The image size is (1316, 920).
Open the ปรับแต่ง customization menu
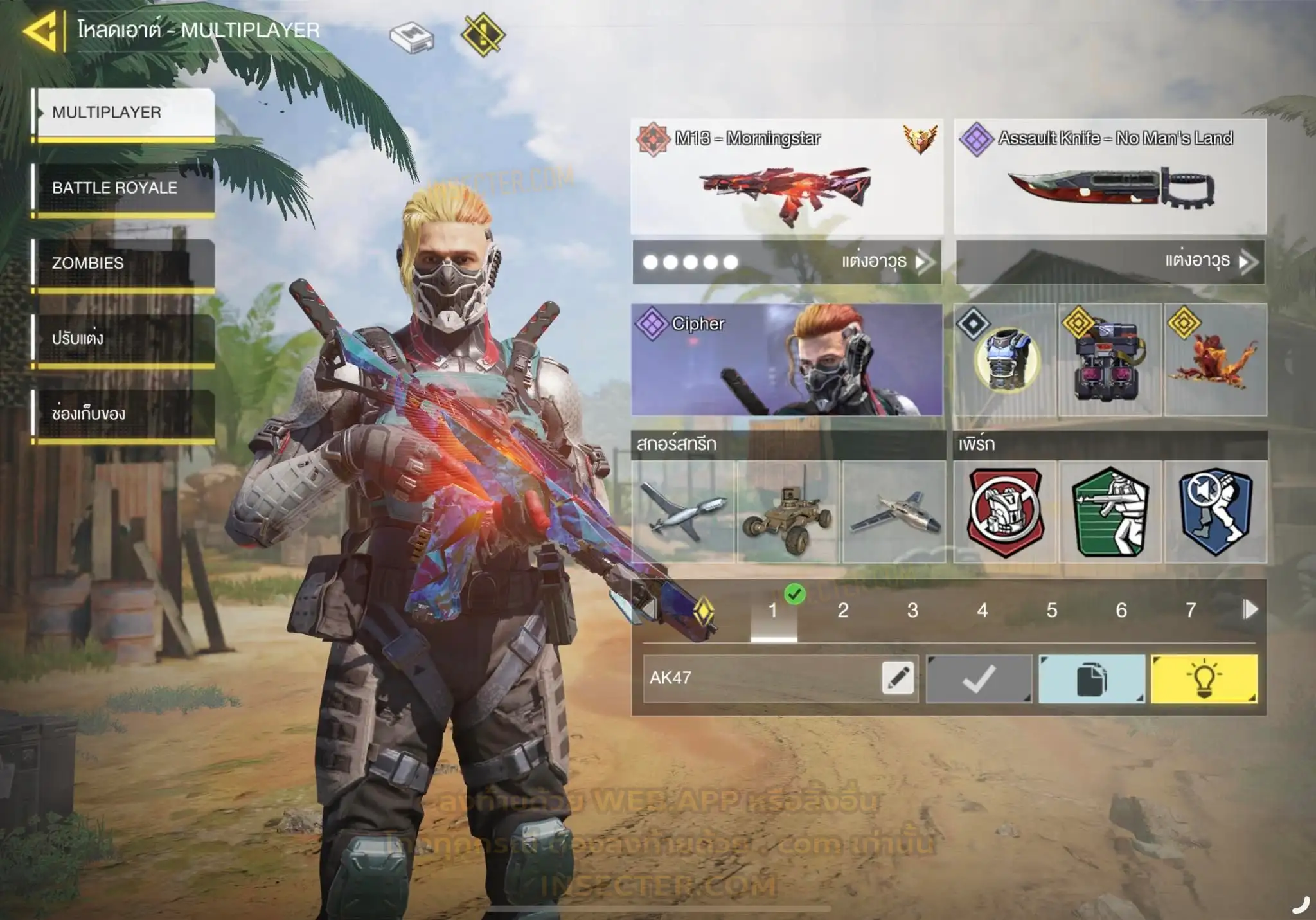[123, 338]
